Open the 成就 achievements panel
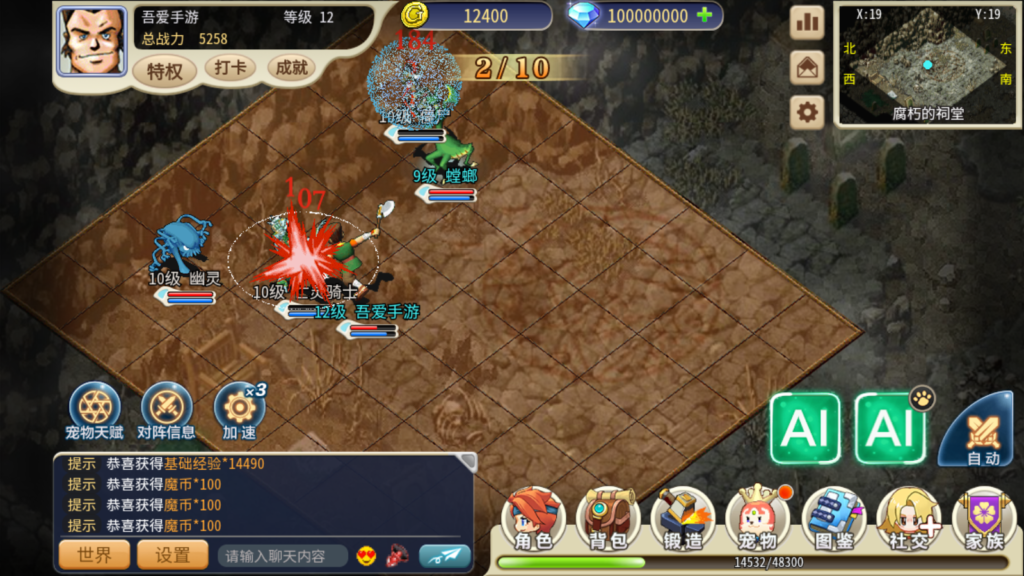The height and width of the screenshot is (576, 1024). click(x=292, y=68)
